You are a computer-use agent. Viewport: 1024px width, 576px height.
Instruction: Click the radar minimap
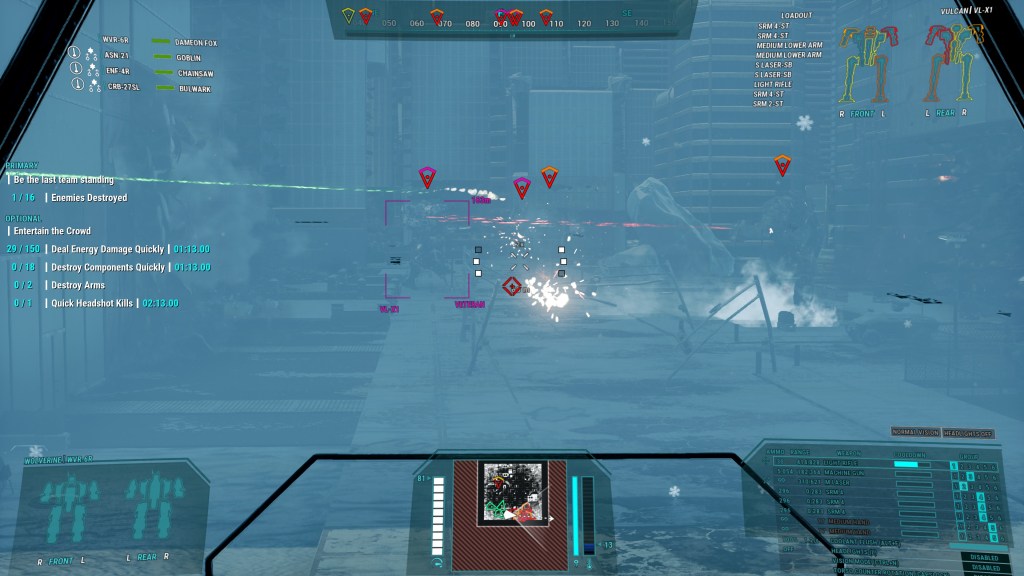pos(512,492)
